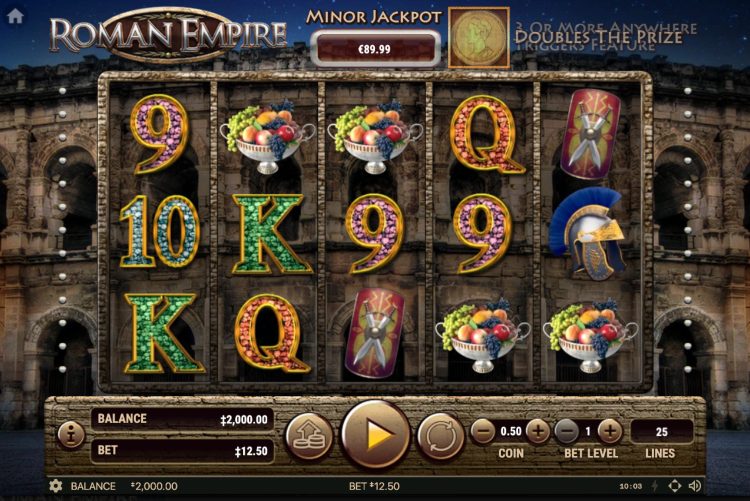Lower the bet level
The image size is (750, 501).
pos(566,431)
